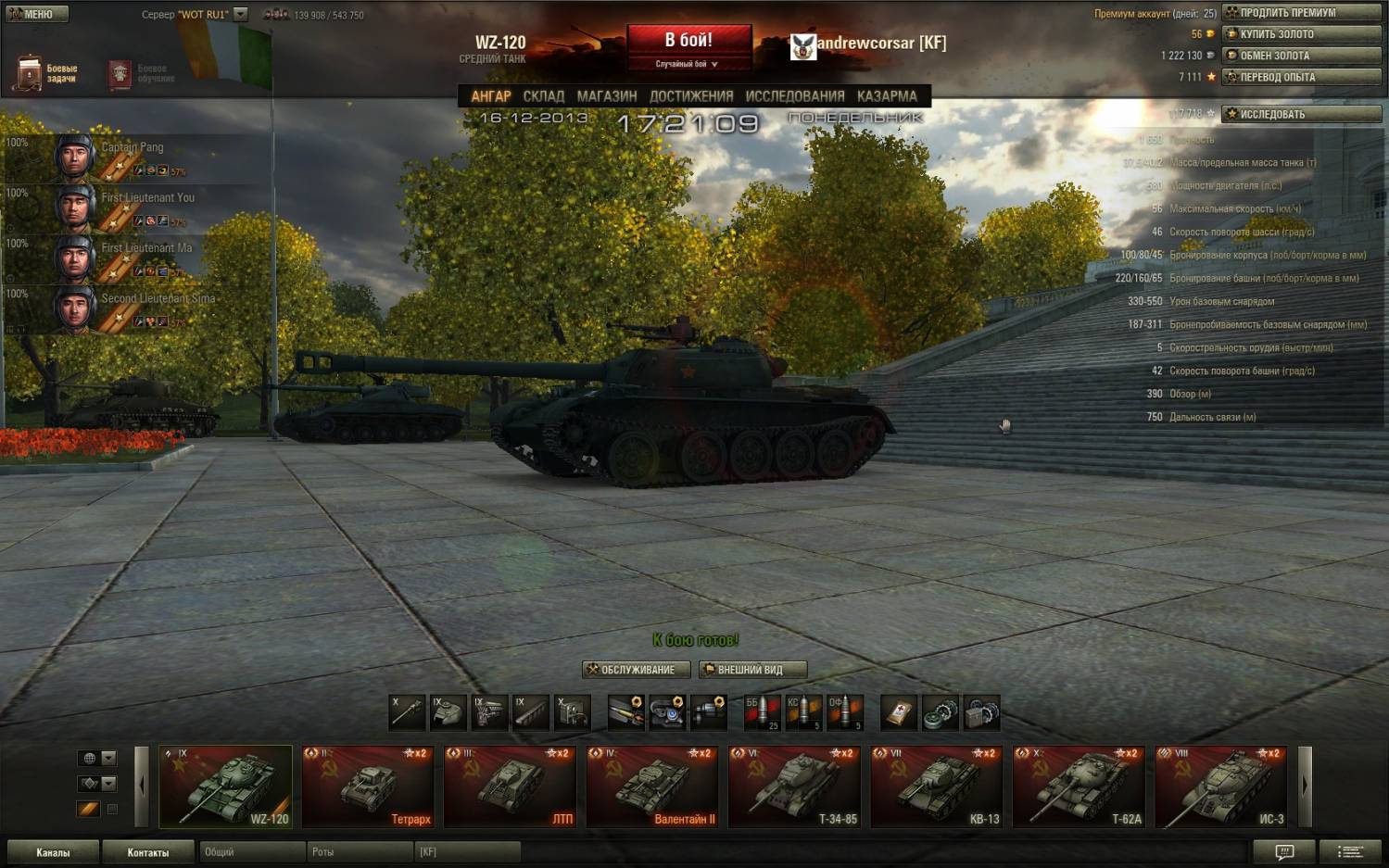The width and height of the screenshot is (1389, 868).
Task: Show the ИССЛЕДОВАНИЯ tab
Action: [795, 96]
